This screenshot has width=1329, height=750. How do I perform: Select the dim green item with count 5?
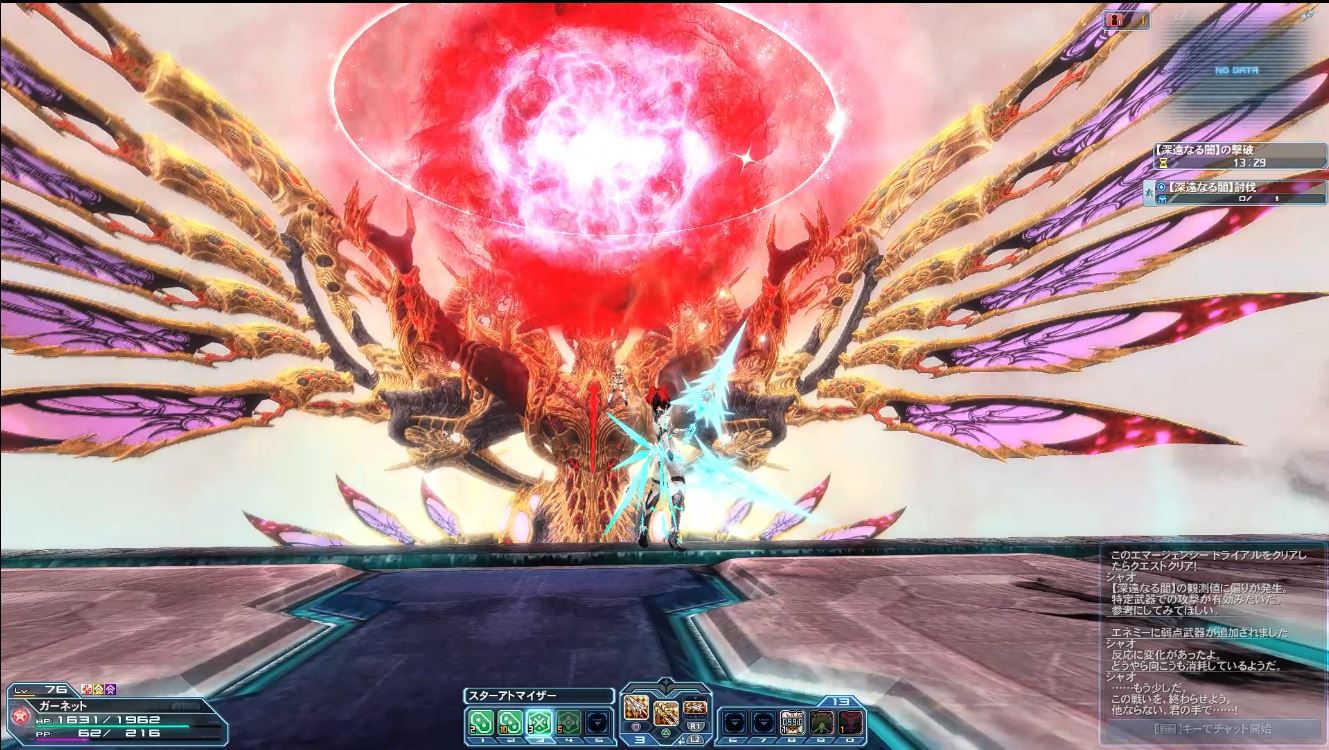pyautogui.click(x=568, y=721)
